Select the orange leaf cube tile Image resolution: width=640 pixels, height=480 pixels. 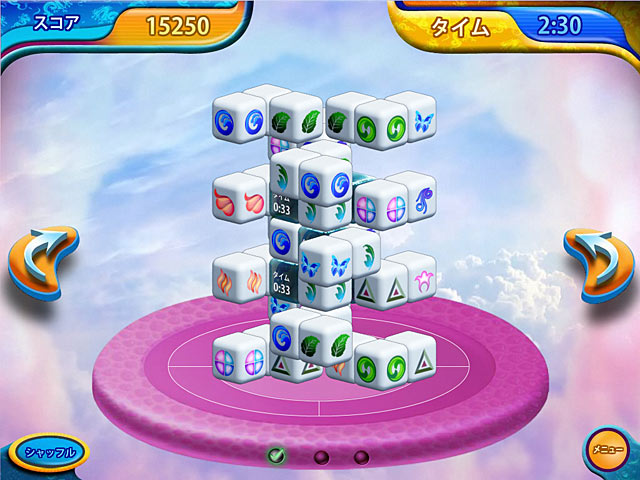click(x=226, y=202)
